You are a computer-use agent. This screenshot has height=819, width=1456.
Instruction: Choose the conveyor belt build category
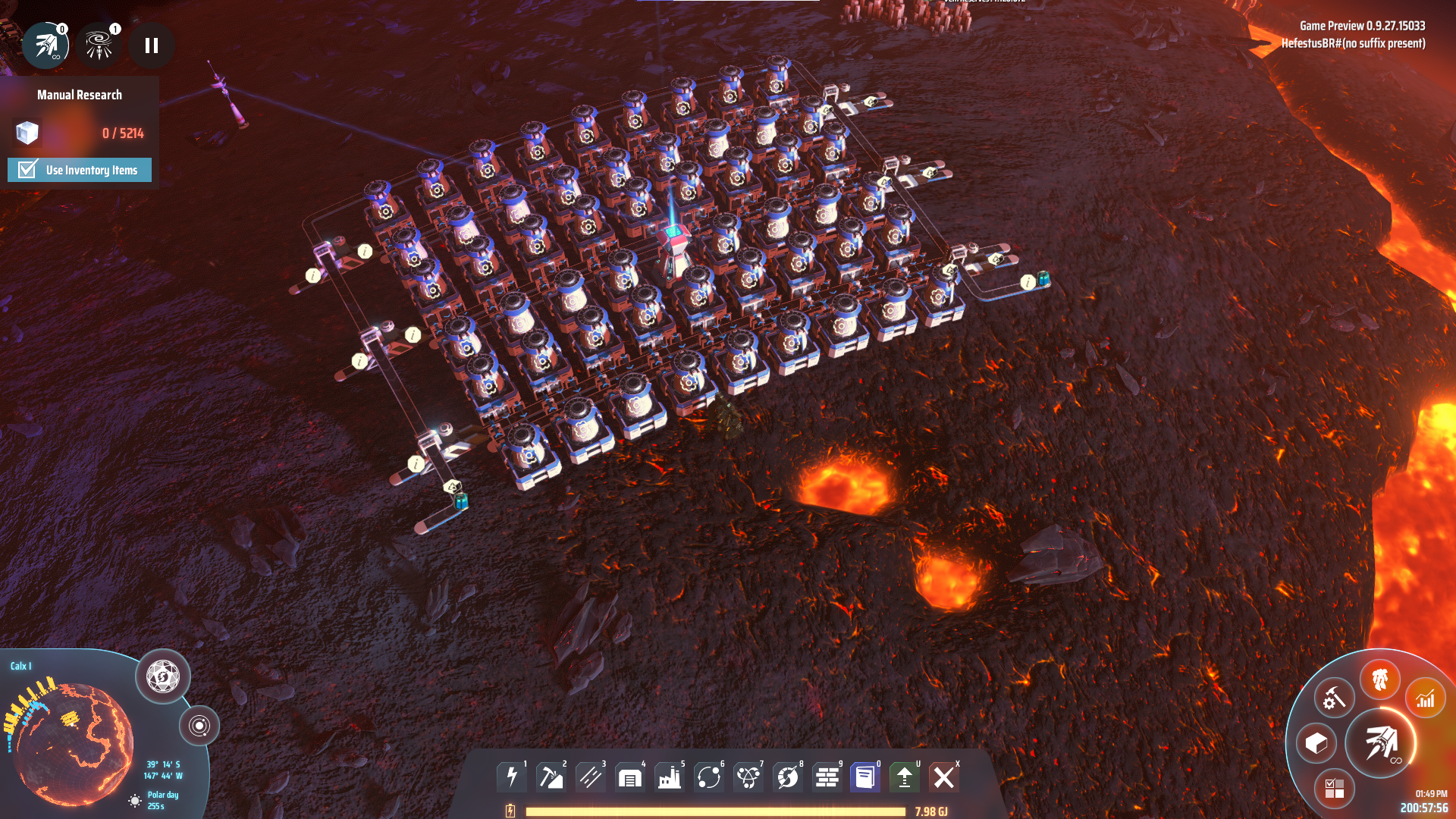point(591,777)
